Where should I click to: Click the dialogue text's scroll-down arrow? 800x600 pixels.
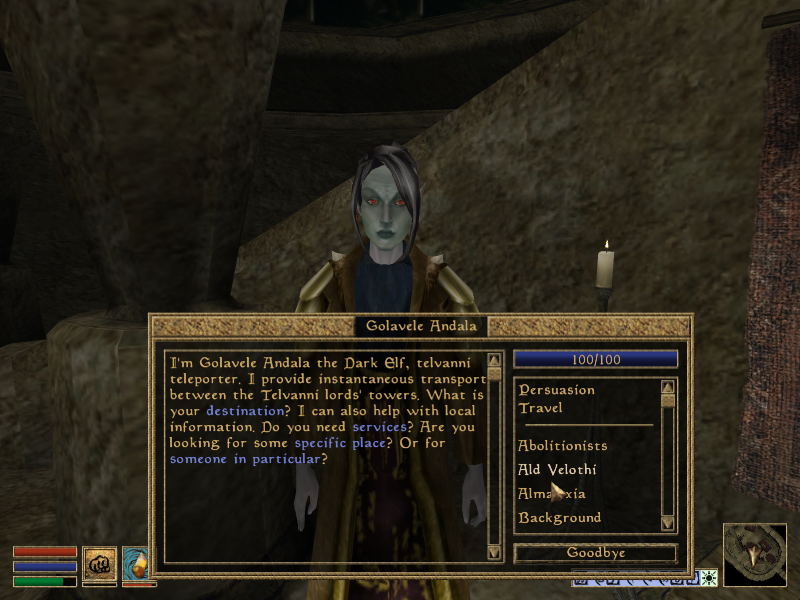tap(493, 551)
